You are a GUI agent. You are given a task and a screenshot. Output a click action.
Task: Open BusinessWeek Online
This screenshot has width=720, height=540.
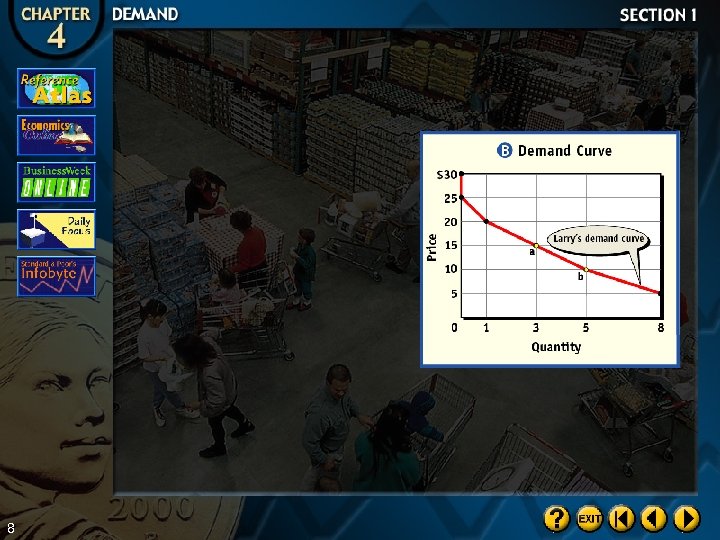pos(56,182)
